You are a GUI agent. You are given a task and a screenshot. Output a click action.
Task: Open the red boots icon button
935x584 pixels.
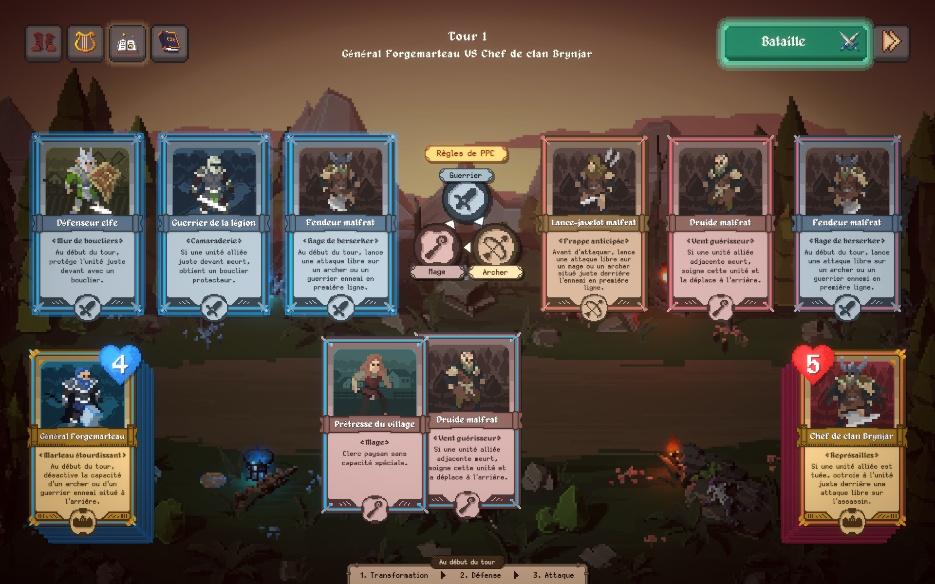[x=43, y=43]
